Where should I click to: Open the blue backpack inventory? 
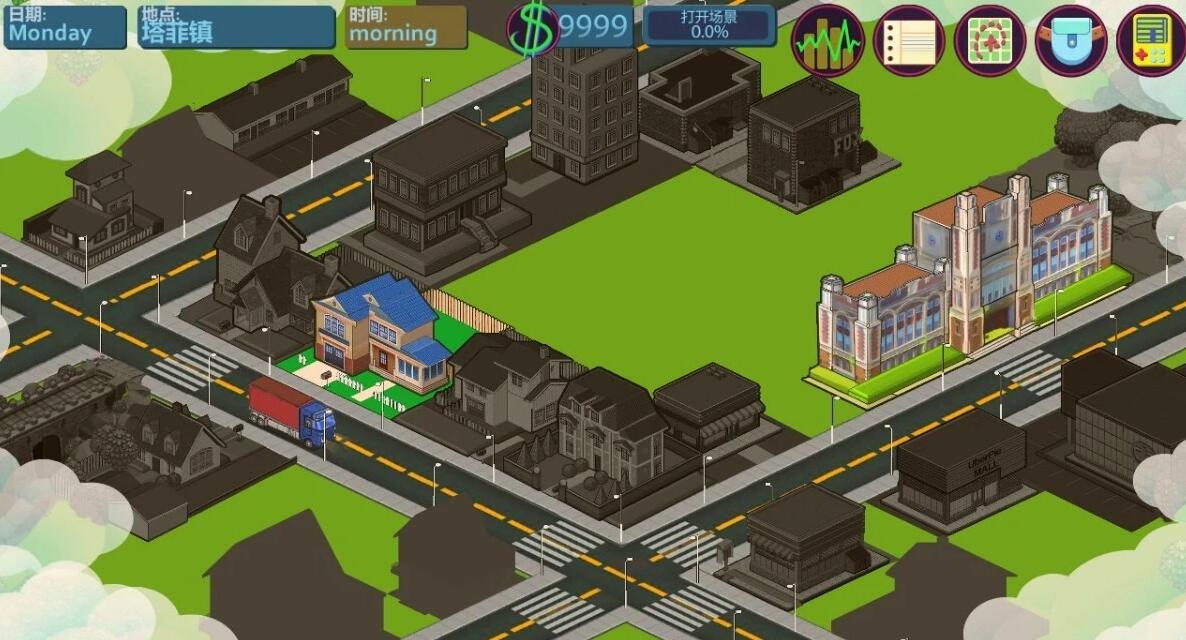pyautogui.click(x=1070, y=41)
